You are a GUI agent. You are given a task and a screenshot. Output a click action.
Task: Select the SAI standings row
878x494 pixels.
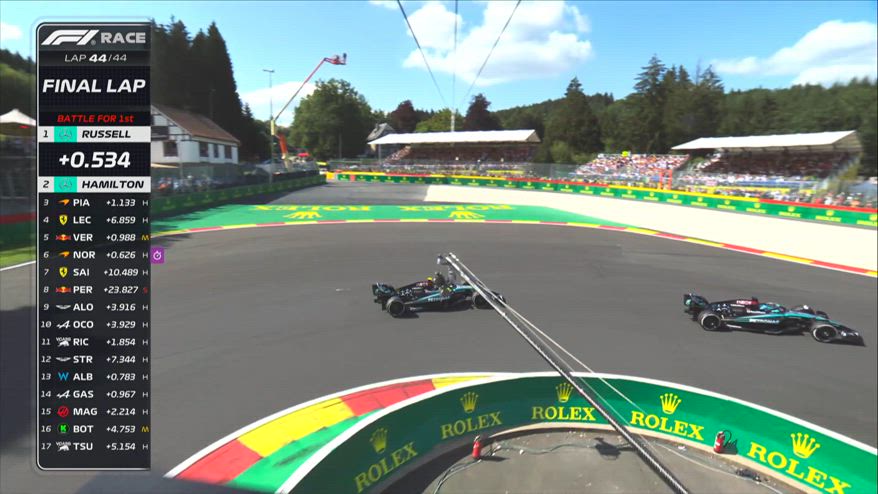click(x=94, y=272)
